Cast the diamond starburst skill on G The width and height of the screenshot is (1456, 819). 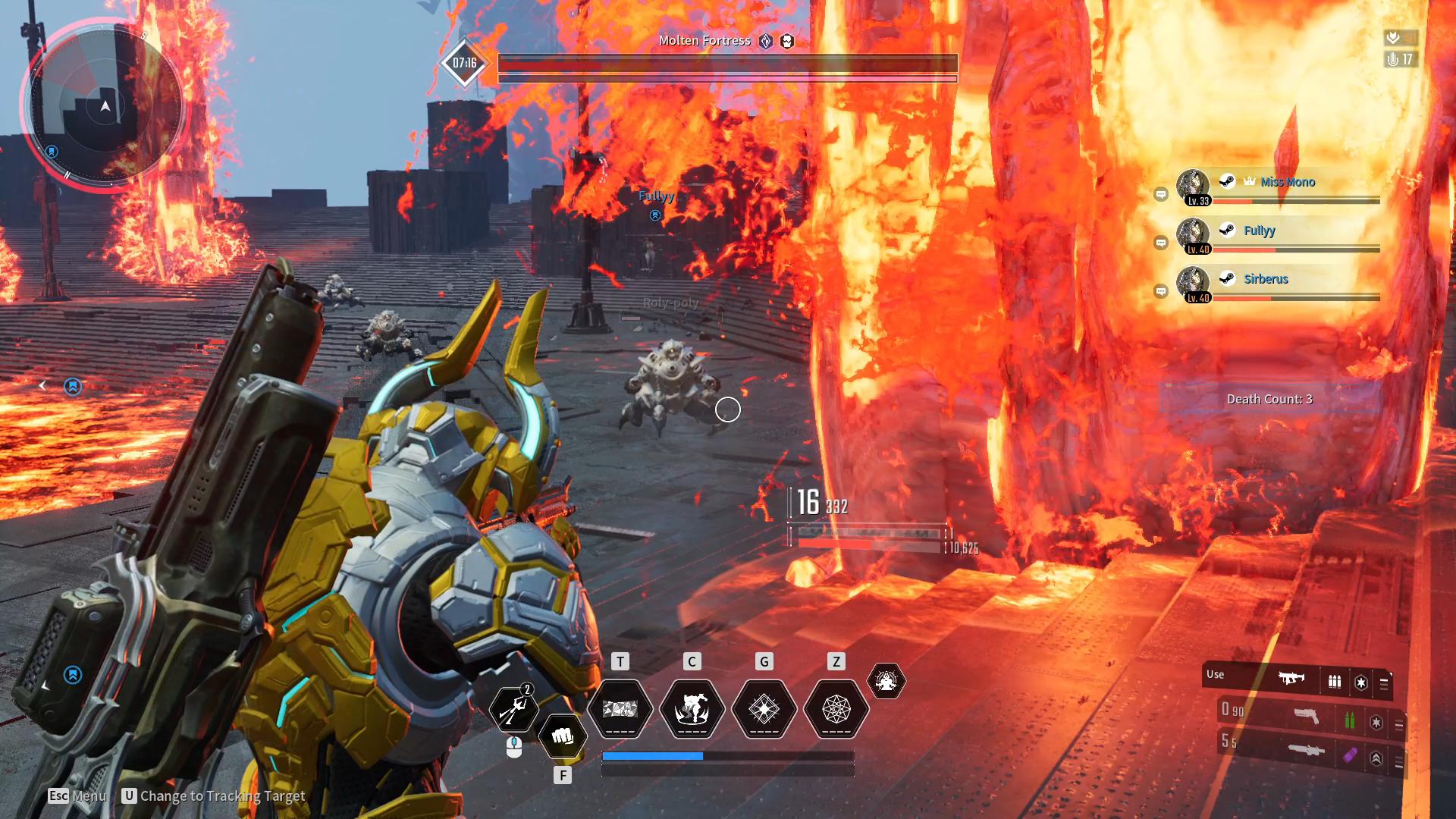(x=764, y=709)
